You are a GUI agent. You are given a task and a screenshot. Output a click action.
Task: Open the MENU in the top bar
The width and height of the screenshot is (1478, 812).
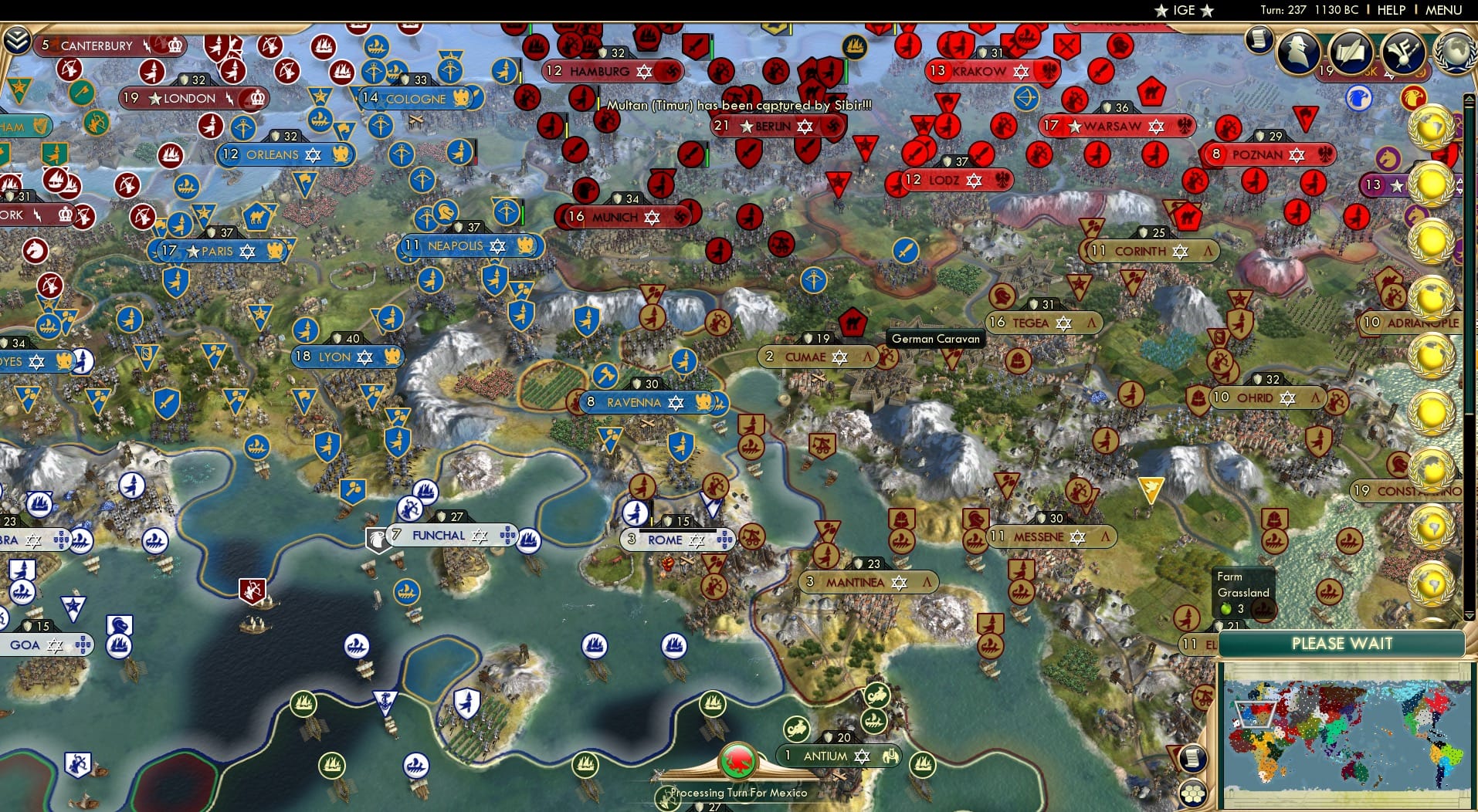[1442, 11]
